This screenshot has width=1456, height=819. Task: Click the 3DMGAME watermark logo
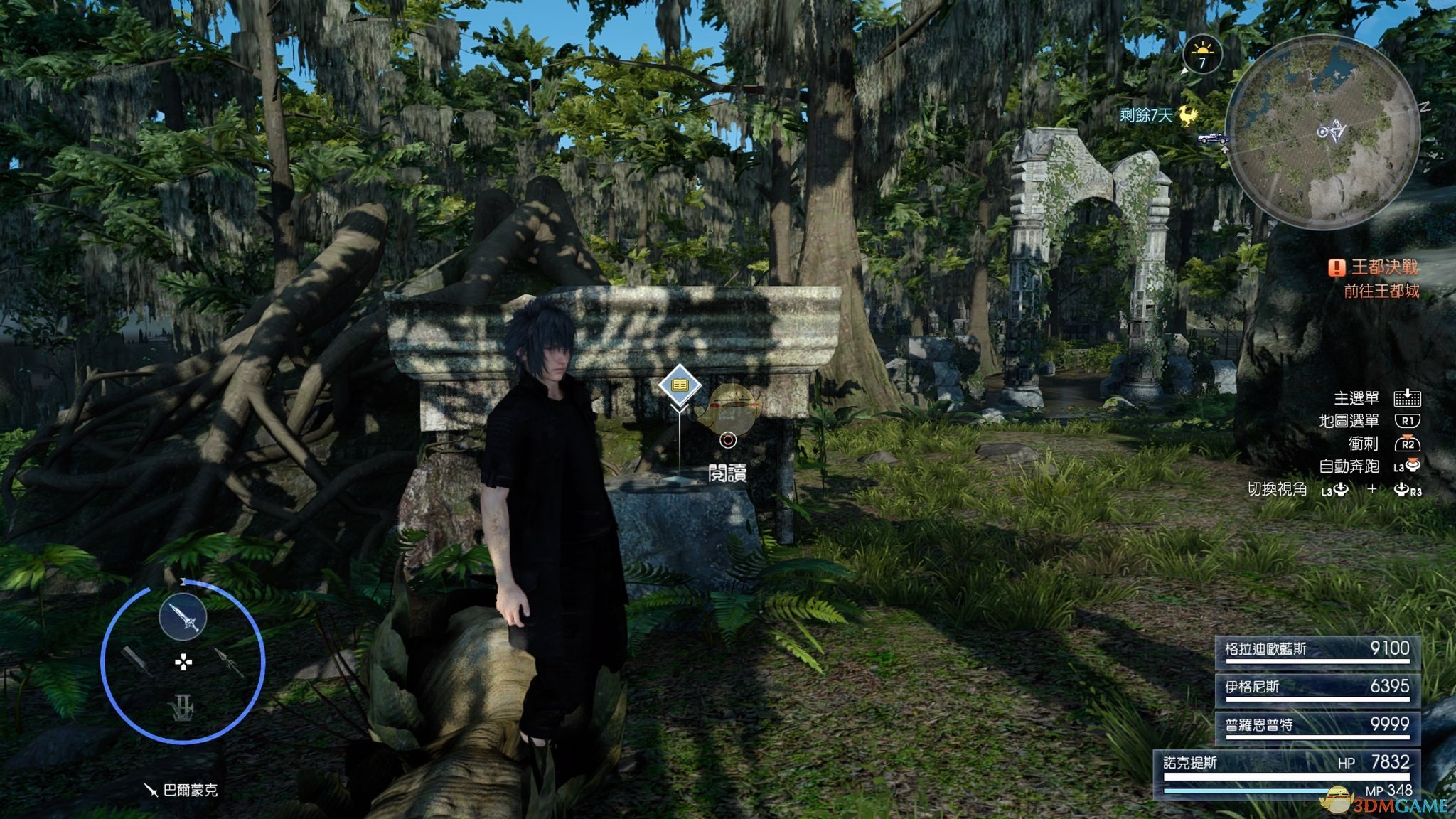(x=1386, y=803)
